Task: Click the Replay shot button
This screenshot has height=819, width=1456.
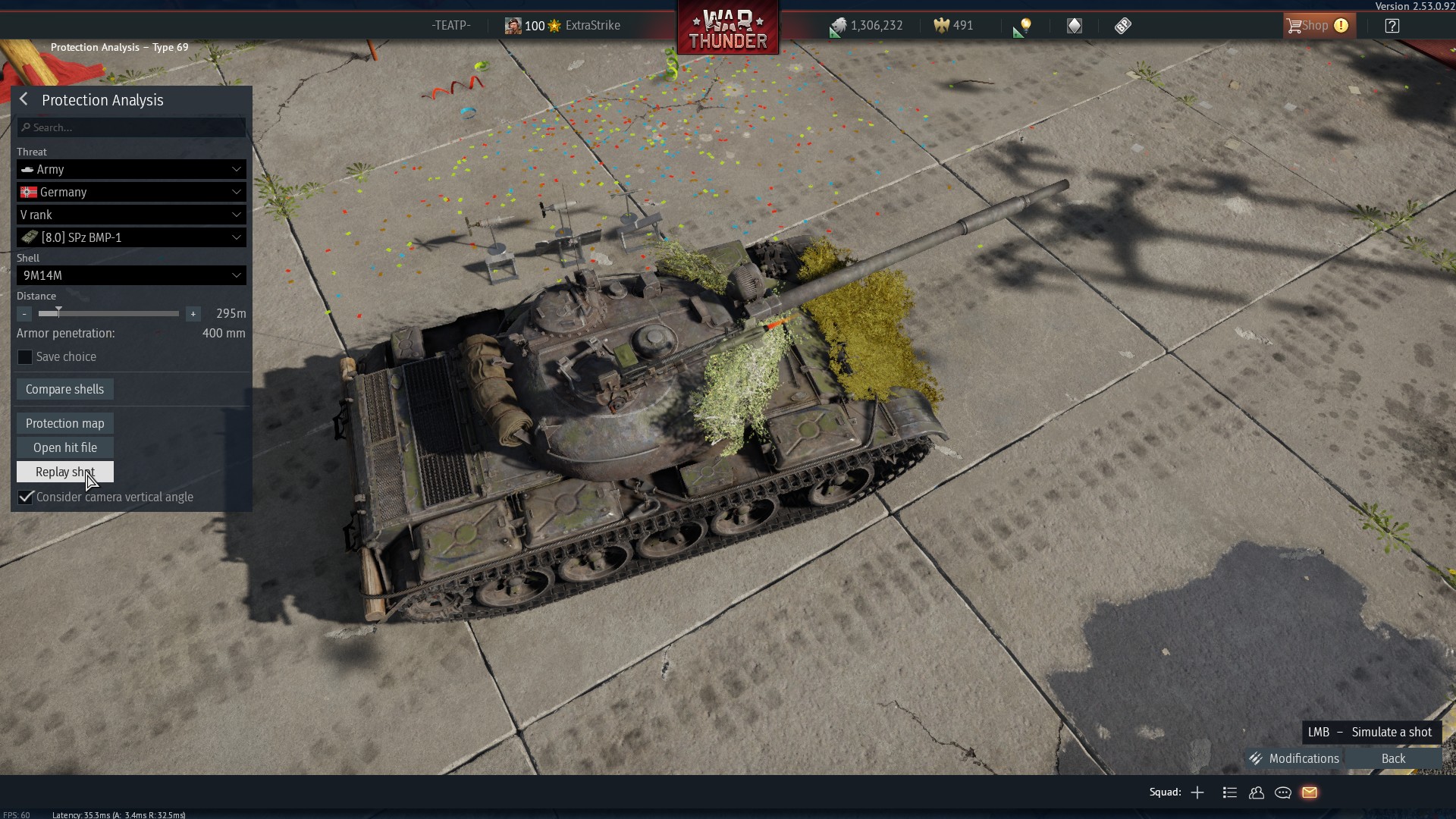Action: click(x=65, y=472)
